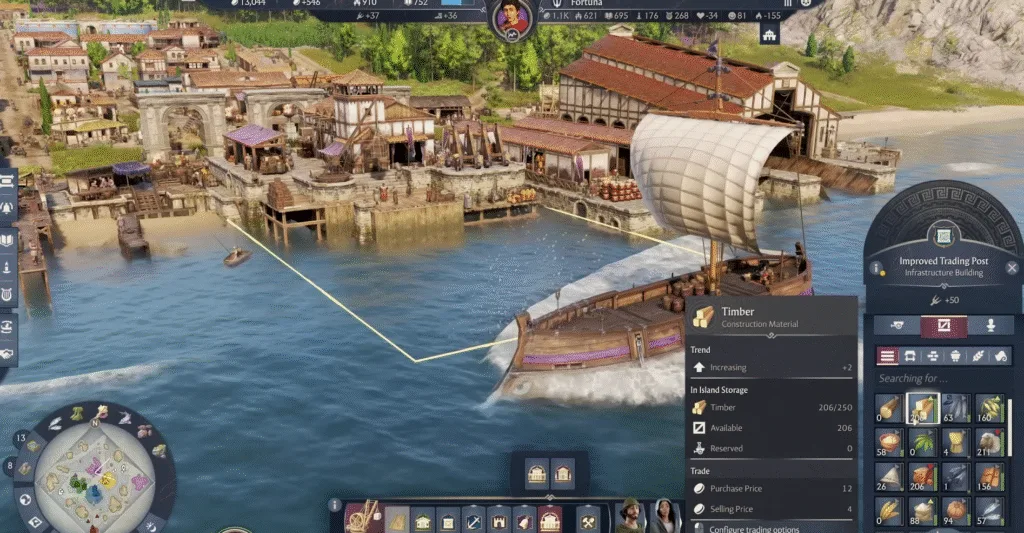The width and height of the screenshot is (1024, 533).
Task: Open the open-book side menu button
Action: tap(7, 240)
